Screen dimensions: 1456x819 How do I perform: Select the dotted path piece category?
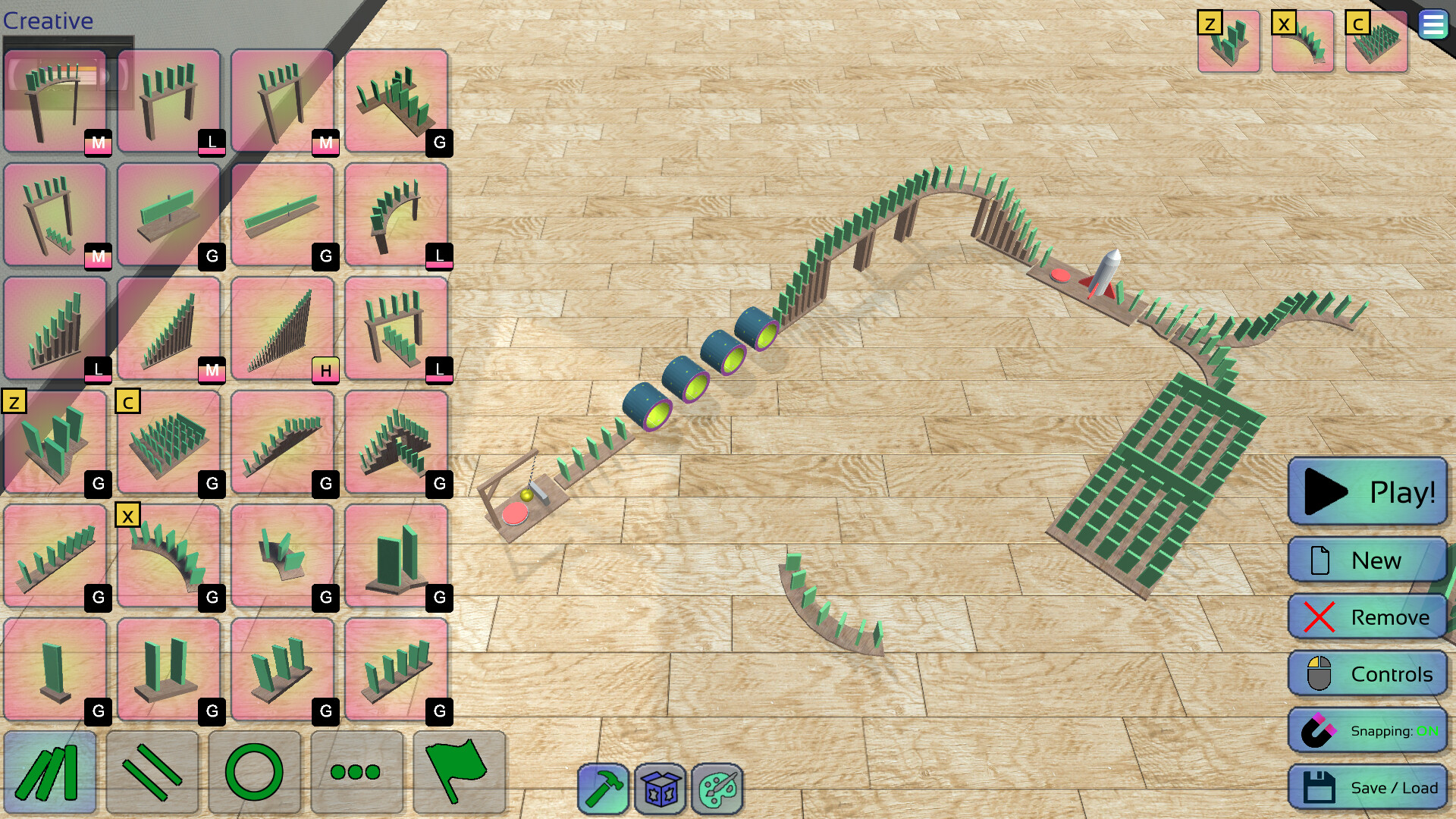[x=356, y=772]
